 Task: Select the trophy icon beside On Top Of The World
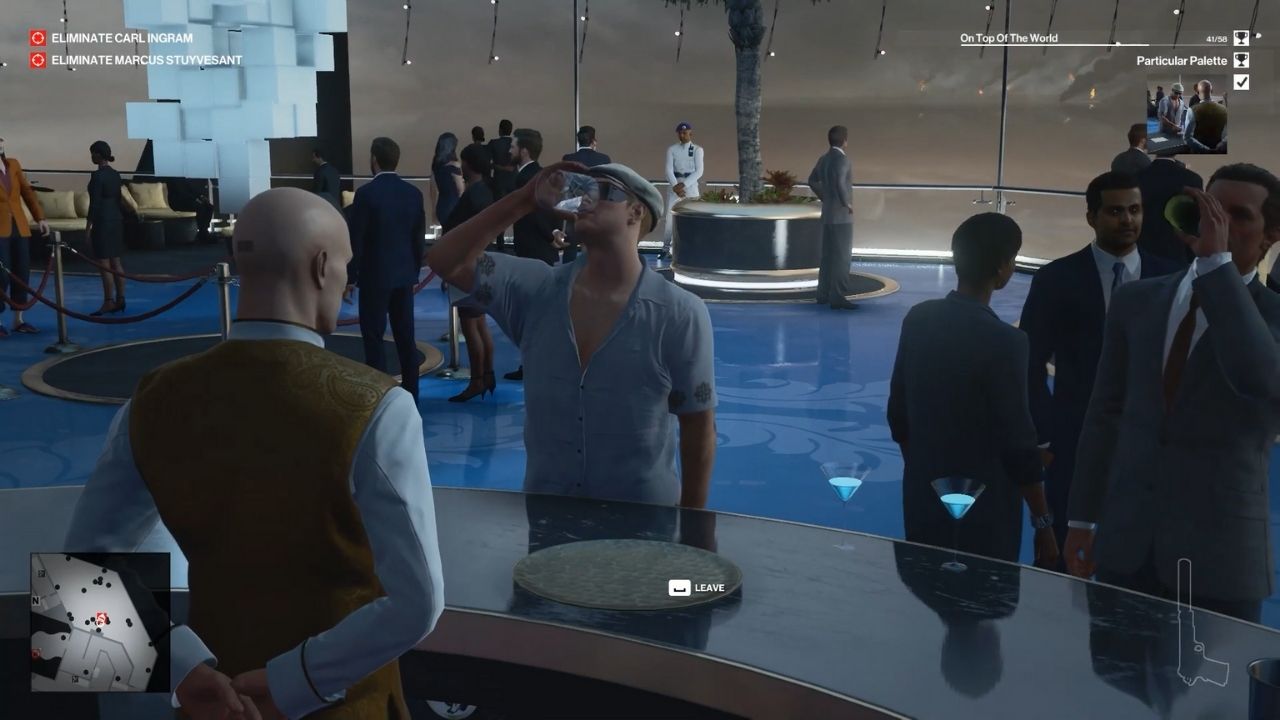click(x=1240, y=38)
